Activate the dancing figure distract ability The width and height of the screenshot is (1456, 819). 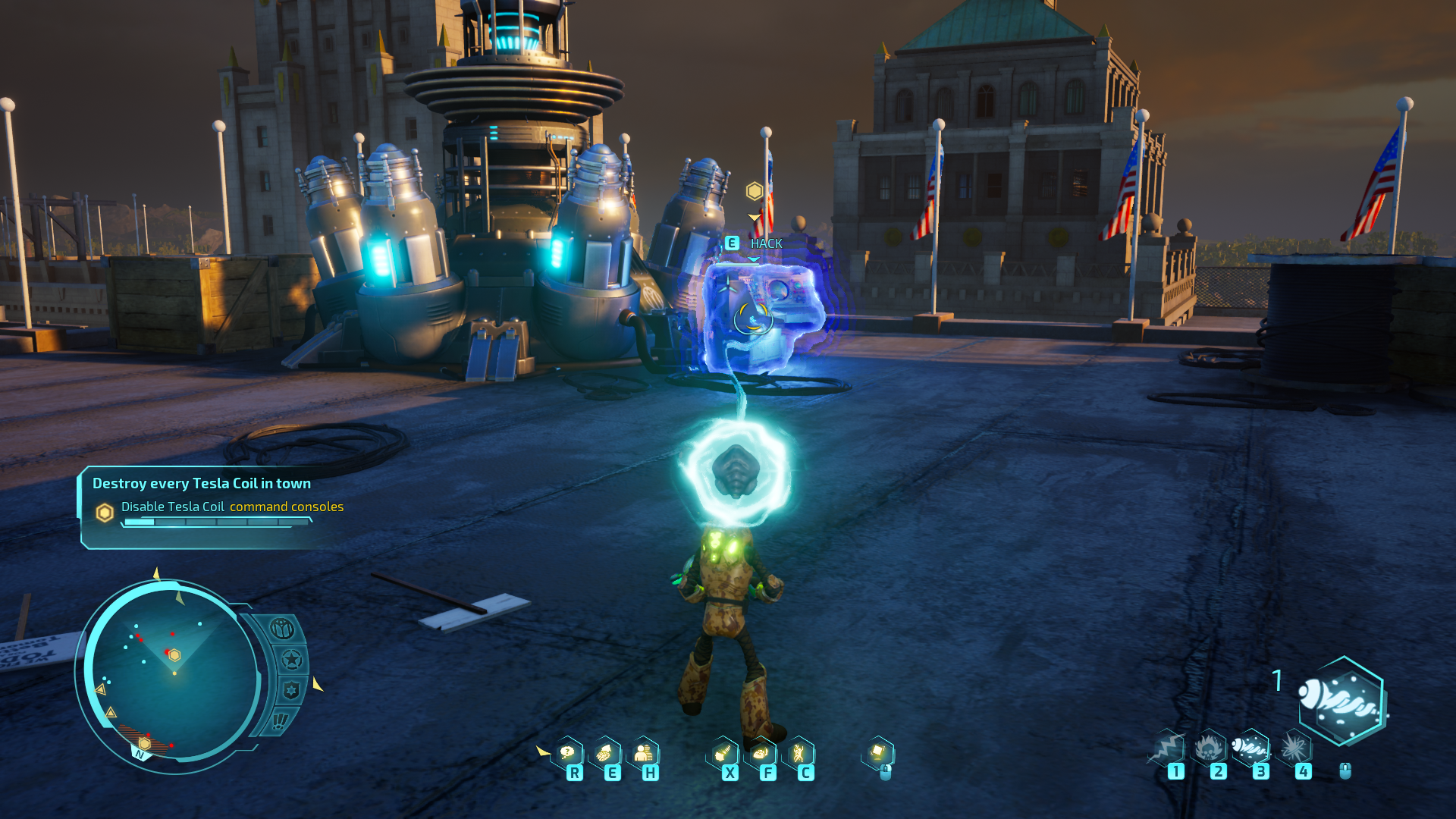(798, 754)
